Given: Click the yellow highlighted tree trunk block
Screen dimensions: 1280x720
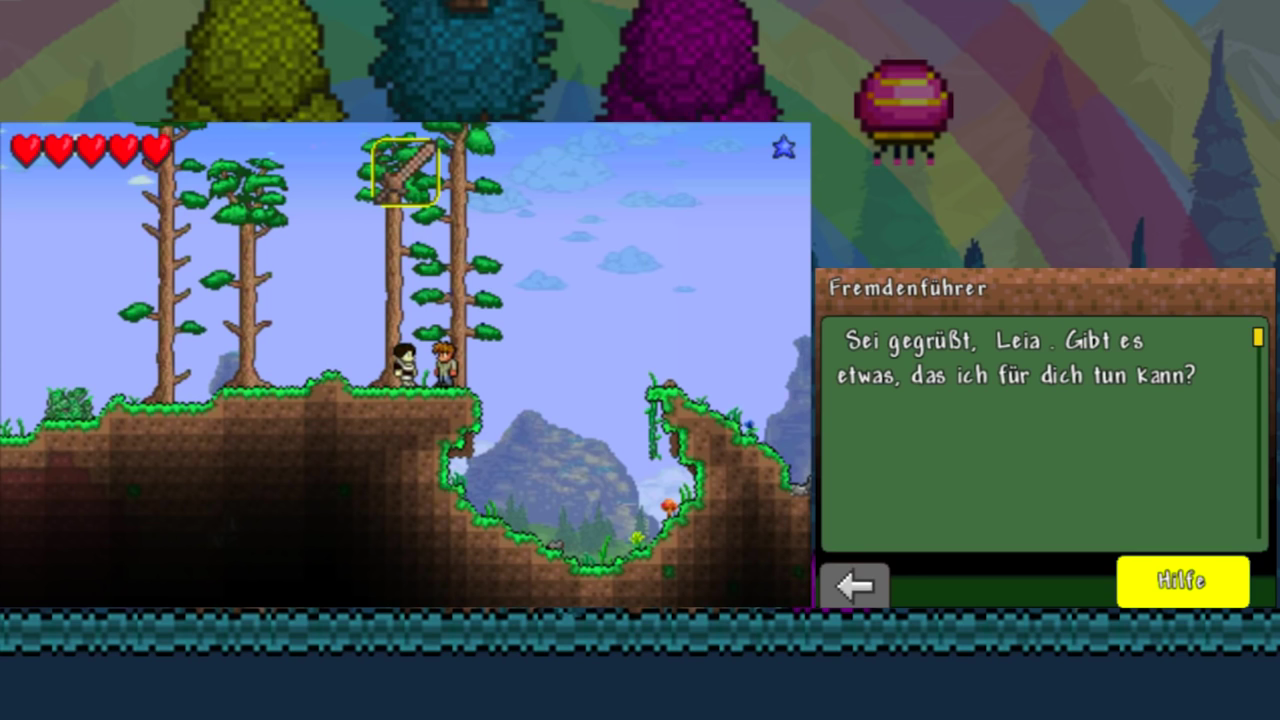Looking at the screenshot, I should pos(405,173).
